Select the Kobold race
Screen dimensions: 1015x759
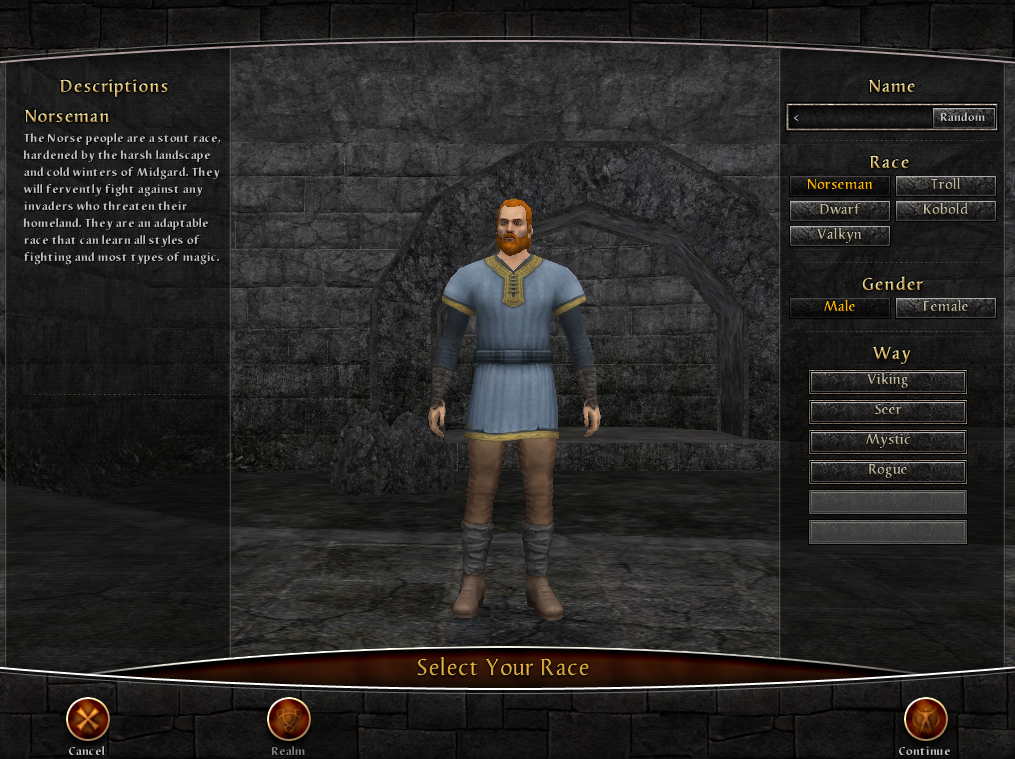pyautogui.click(x=945, y=210)
